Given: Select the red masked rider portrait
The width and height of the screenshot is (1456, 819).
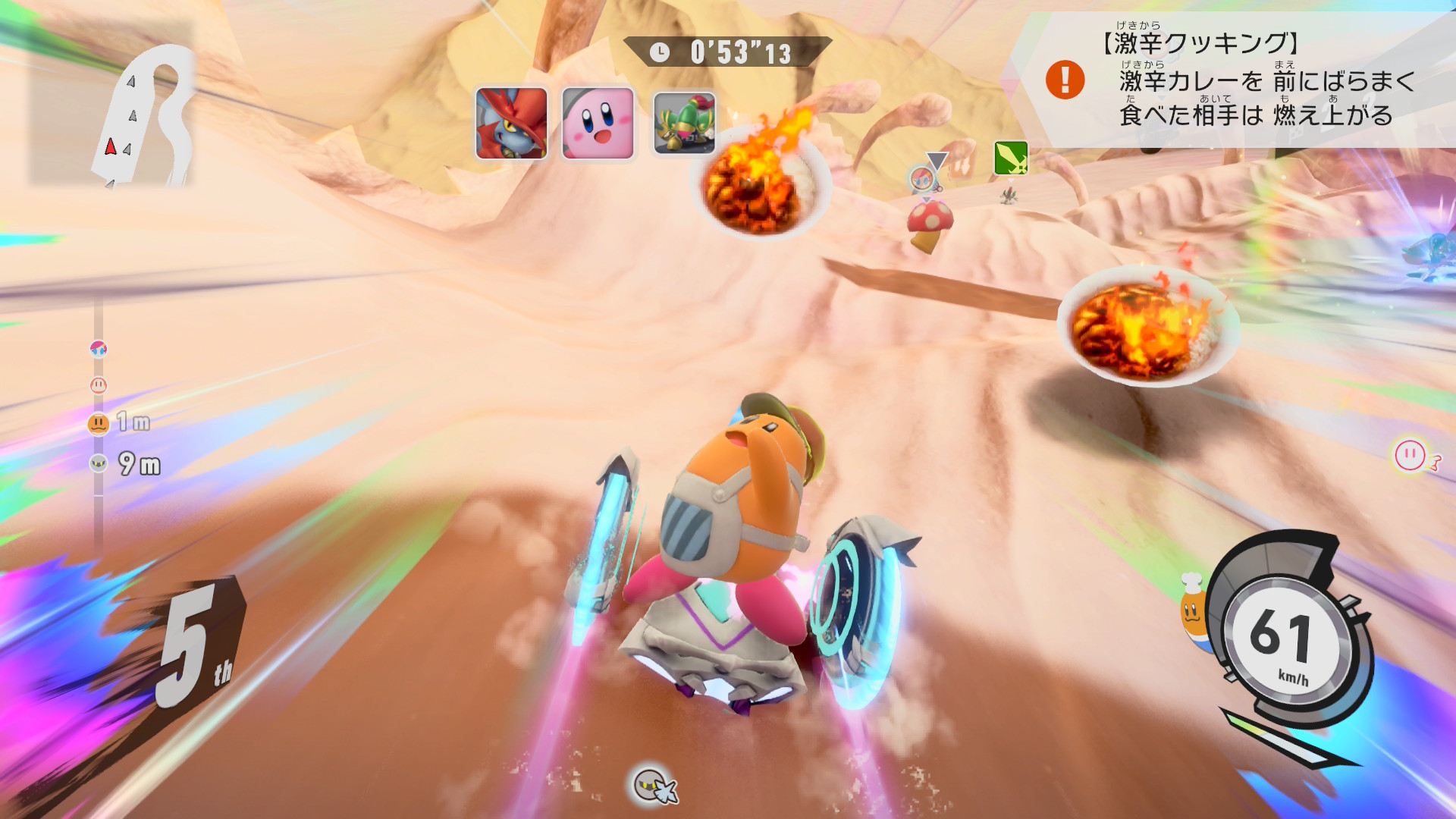Looking at the screenshot, I should (511, 124).
